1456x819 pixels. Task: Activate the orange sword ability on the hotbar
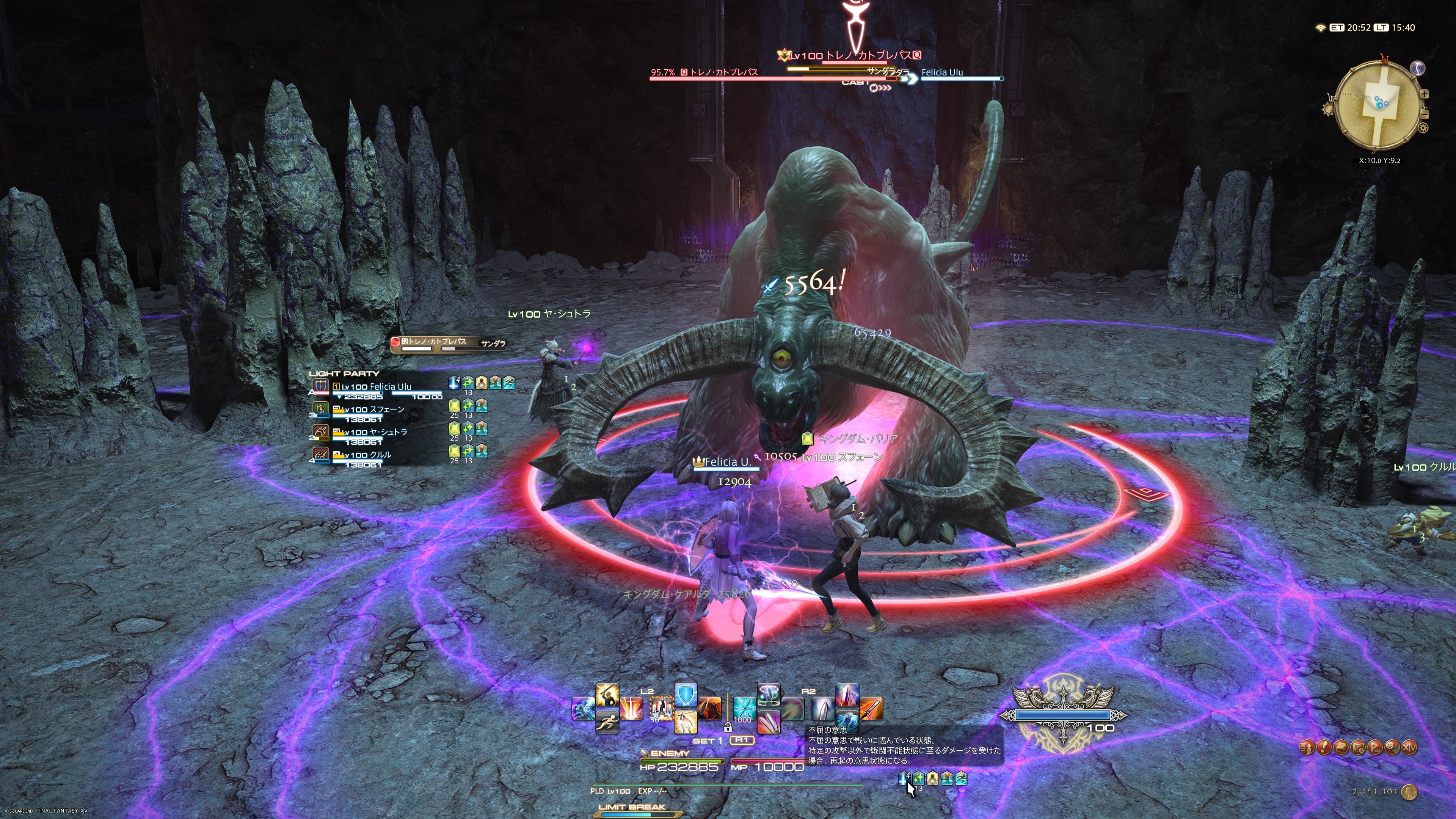(871, 709)
